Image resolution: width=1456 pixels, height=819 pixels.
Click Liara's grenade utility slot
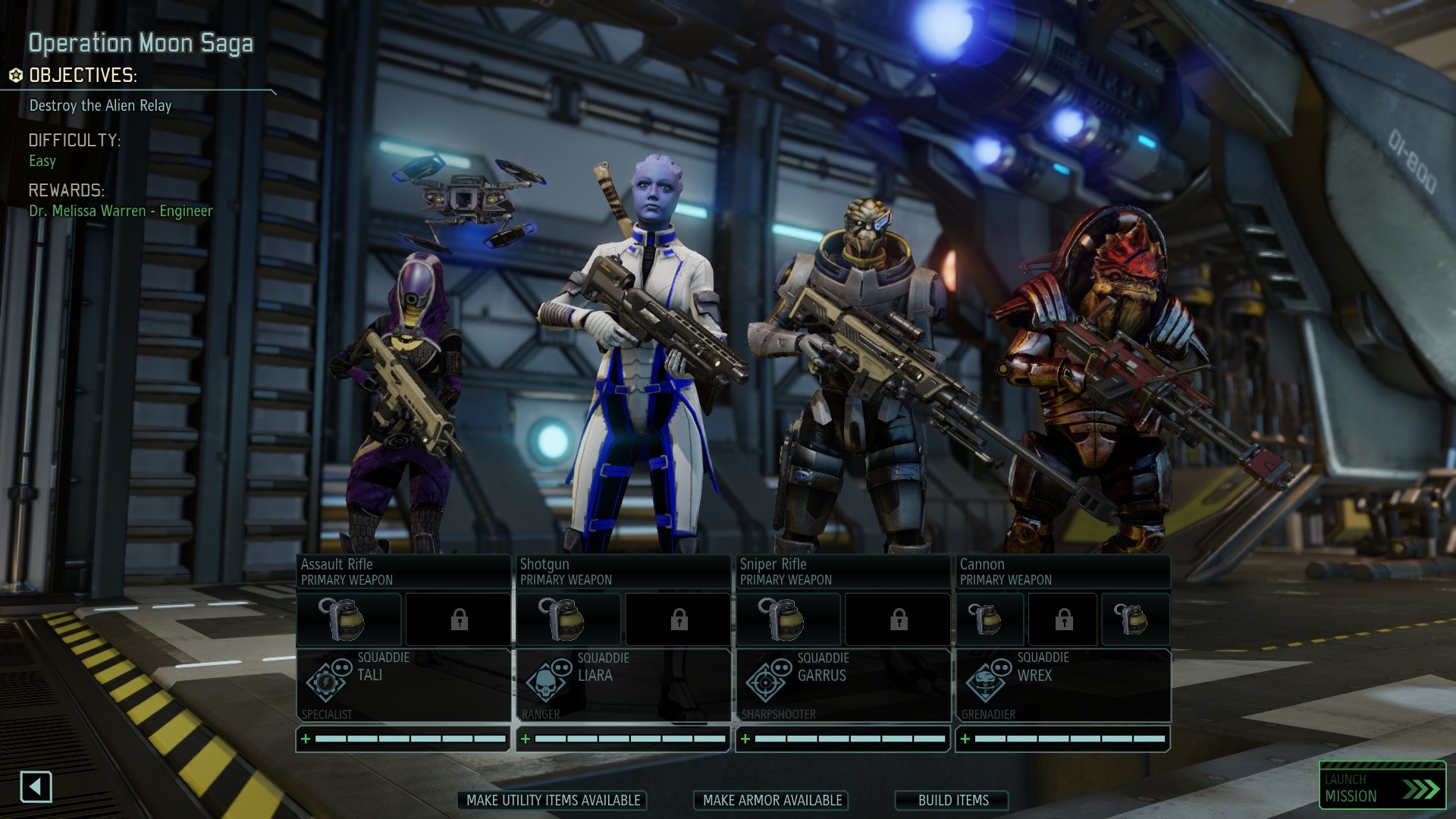[x=568, y=620]
